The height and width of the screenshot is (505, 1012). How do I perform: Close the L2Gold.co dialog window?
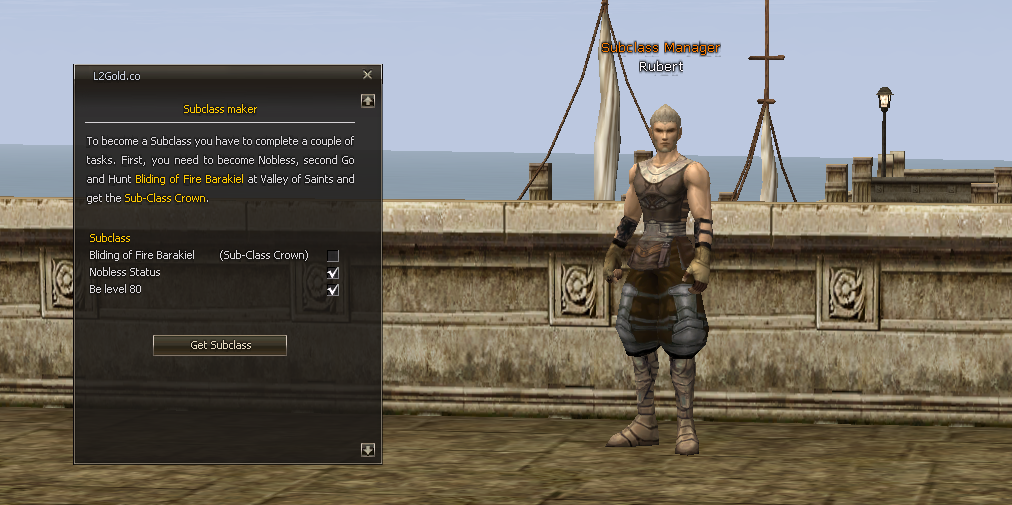point(367,75)
